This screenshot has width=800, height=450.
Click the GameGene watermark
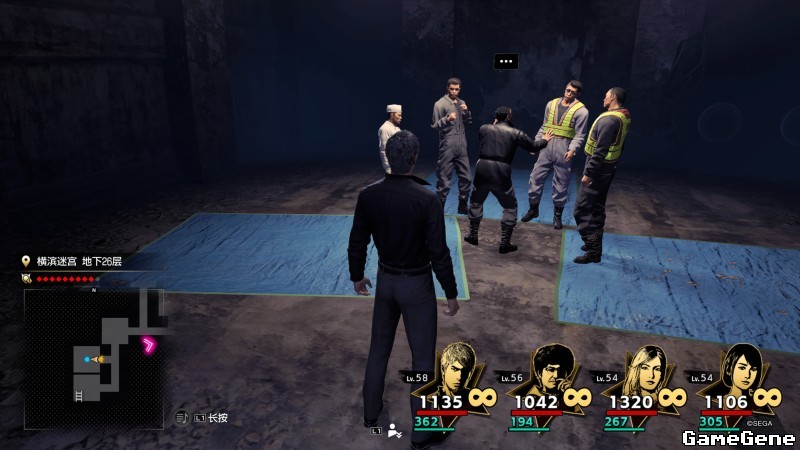click(x=737, y=438)
